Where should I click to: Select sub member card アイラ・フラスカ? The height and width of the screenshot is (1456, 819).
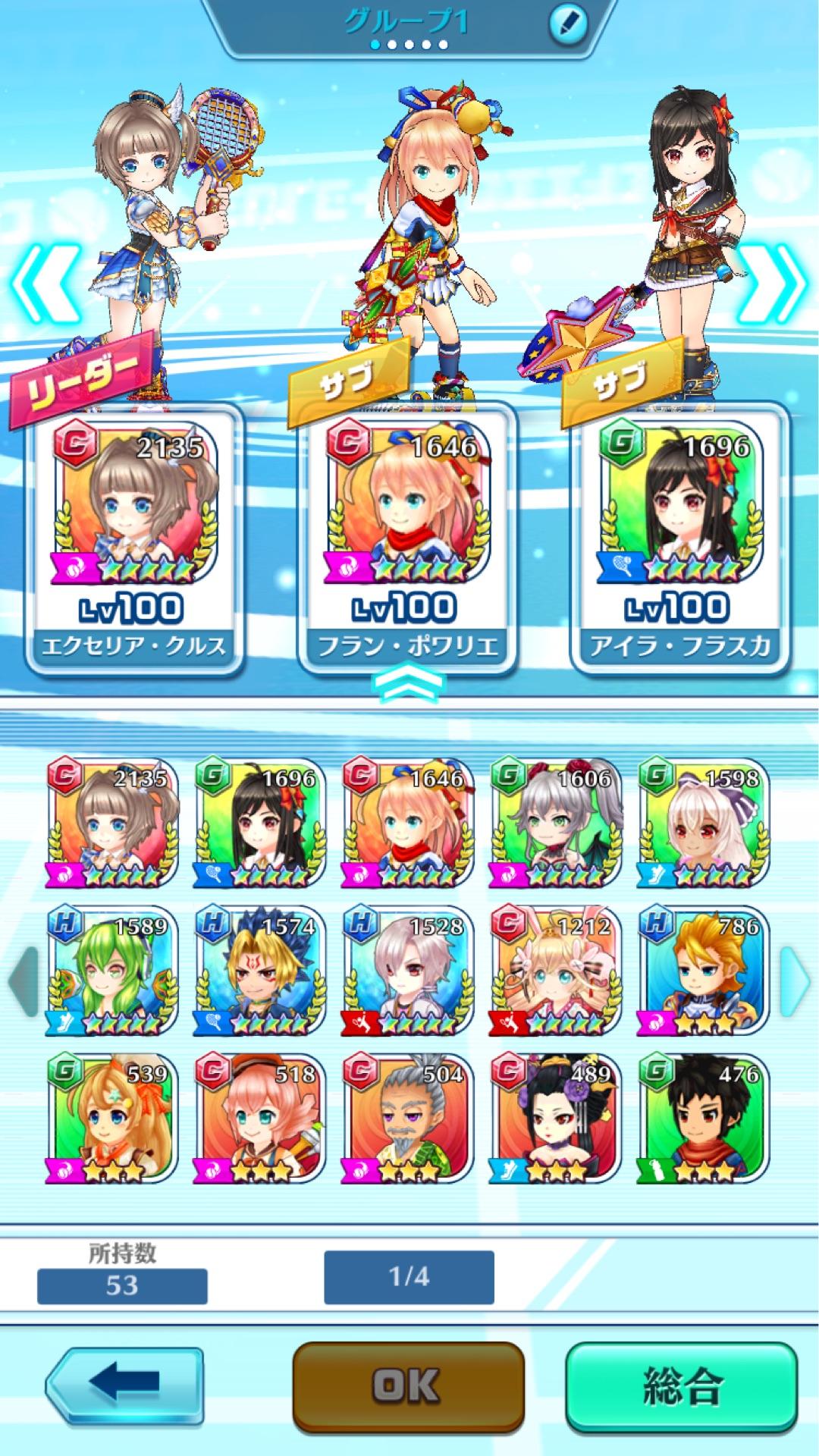coord(680,538)
